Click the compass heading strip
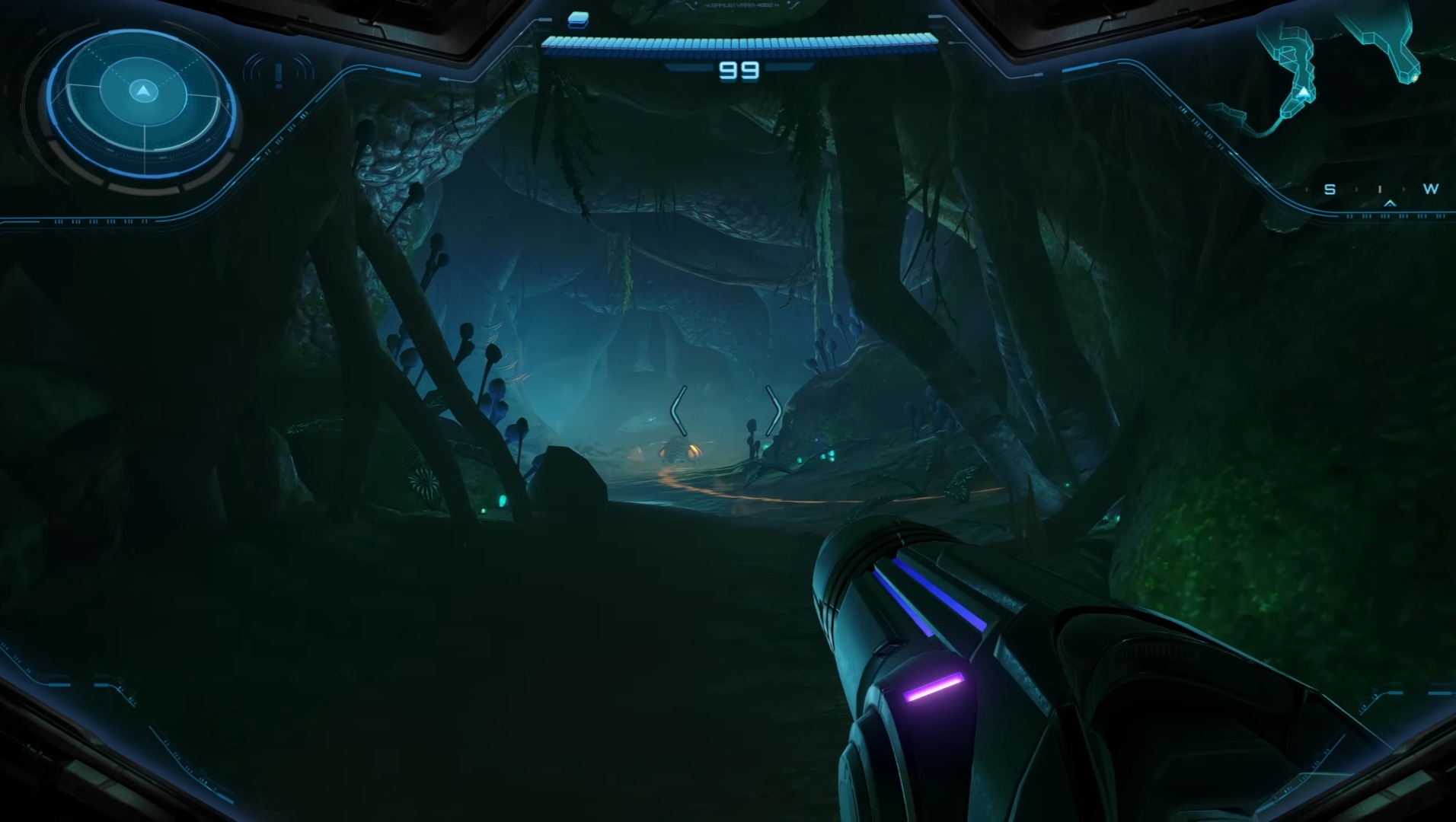This screenshot has height=822, width=1456. click(1380, 192)
